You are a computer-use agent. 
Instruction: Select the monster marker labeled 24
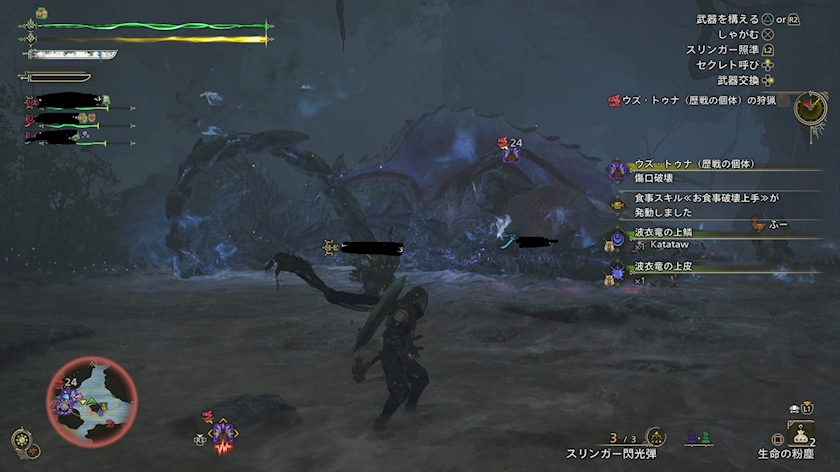512,150
